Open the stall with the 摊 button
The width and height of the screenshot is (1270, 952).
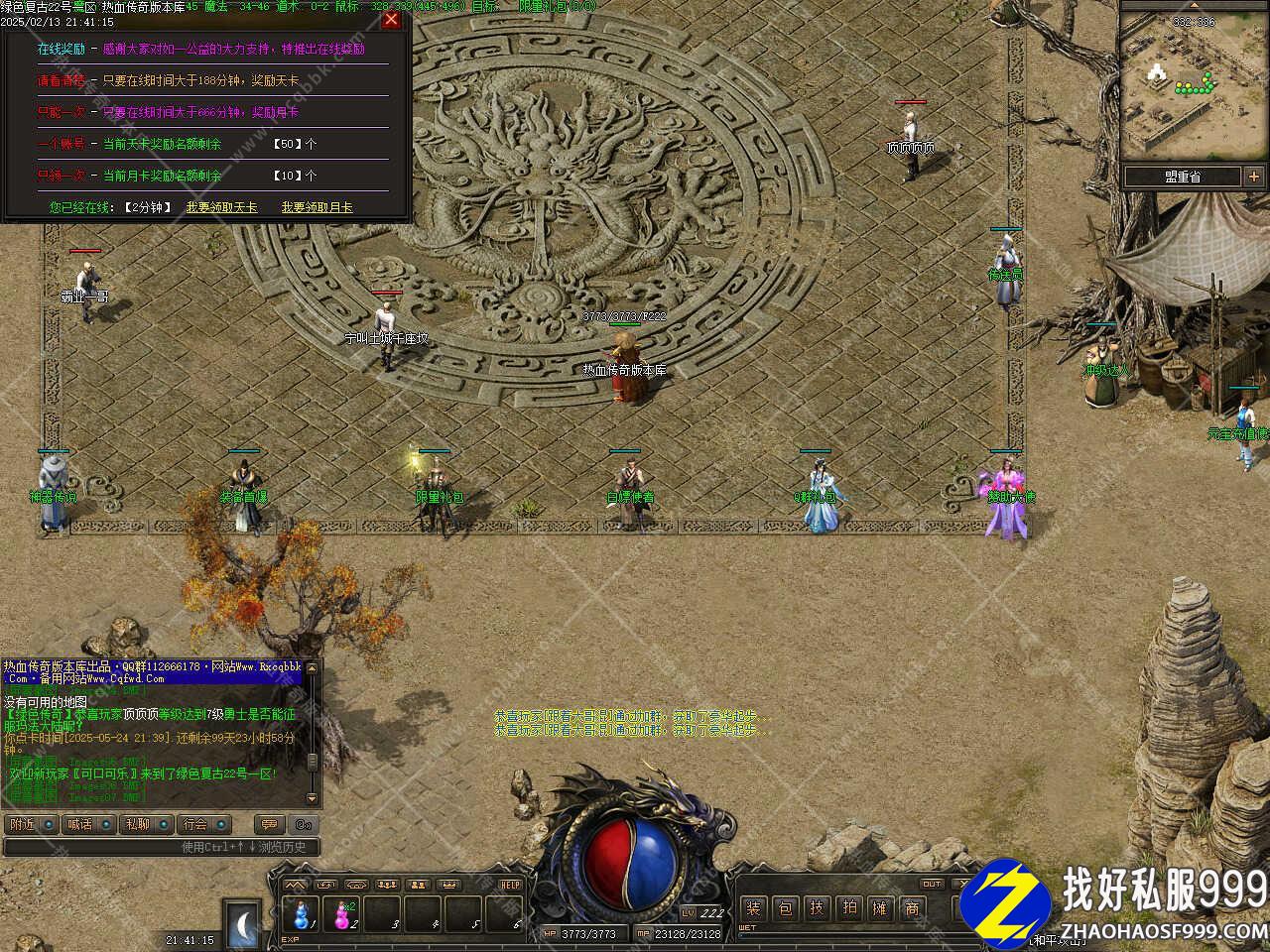pyautogui.click(x=880, y=907)
